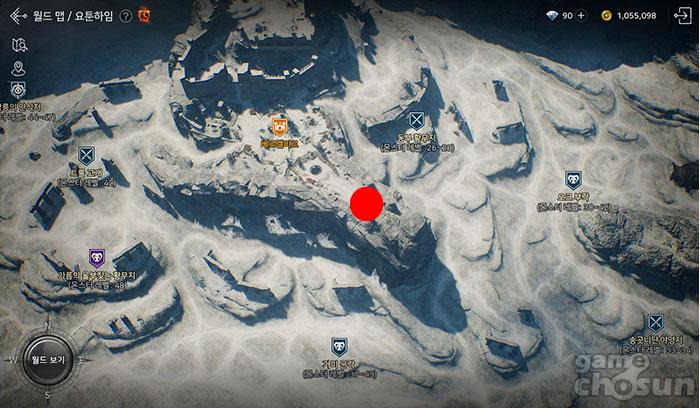Choose the bear marker at the bottom center
Viewport: 700px width, 408px height.
click(339, 349)
